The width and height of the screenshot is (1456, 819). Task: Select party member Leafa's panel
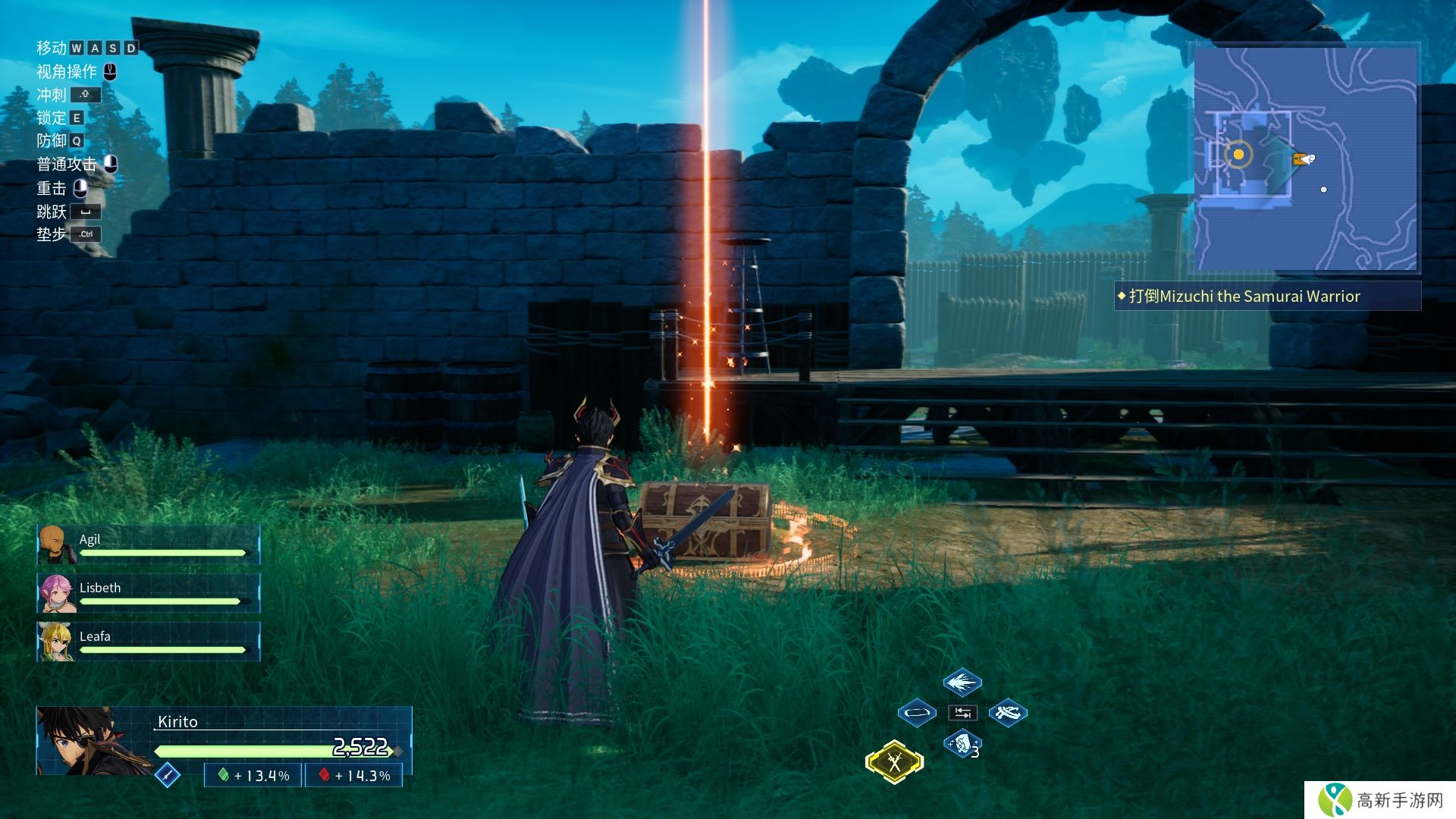click(149, 642)
